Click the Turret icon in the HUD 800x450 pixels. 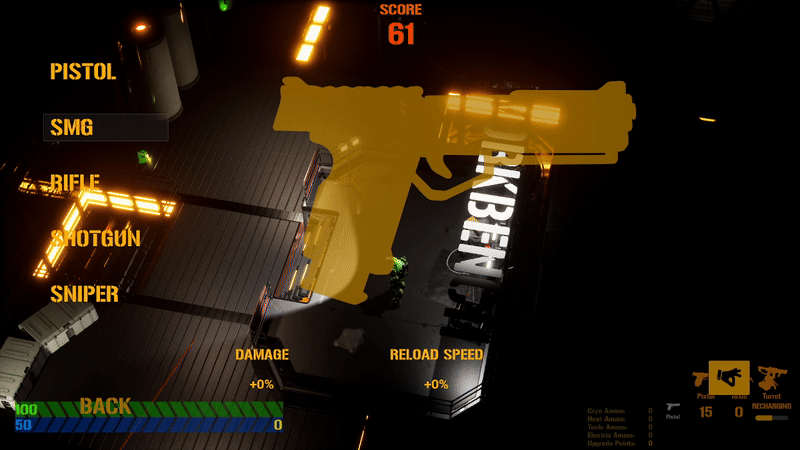(771, 379)
